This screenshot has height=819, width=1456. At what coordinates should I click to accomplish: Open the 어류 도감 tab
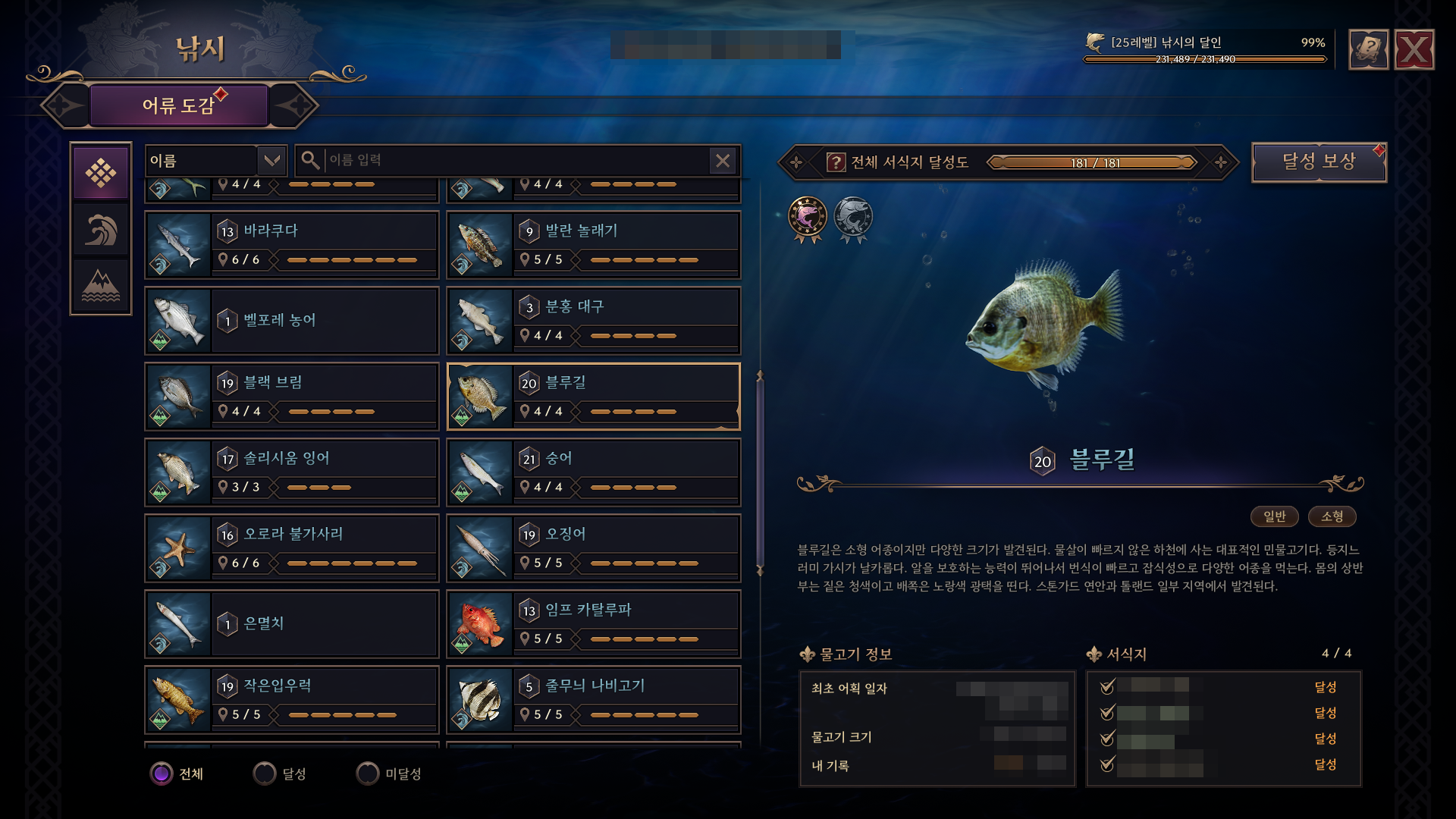pyautogui.click(x=179, y=105)
